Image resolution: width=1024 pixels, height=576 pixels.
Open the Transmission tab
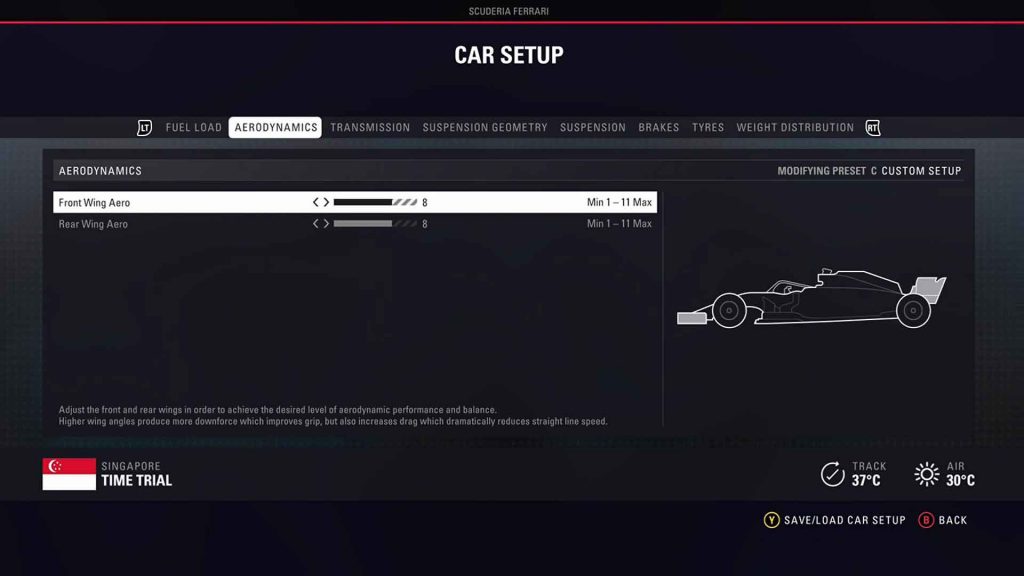tap(370, 128)
